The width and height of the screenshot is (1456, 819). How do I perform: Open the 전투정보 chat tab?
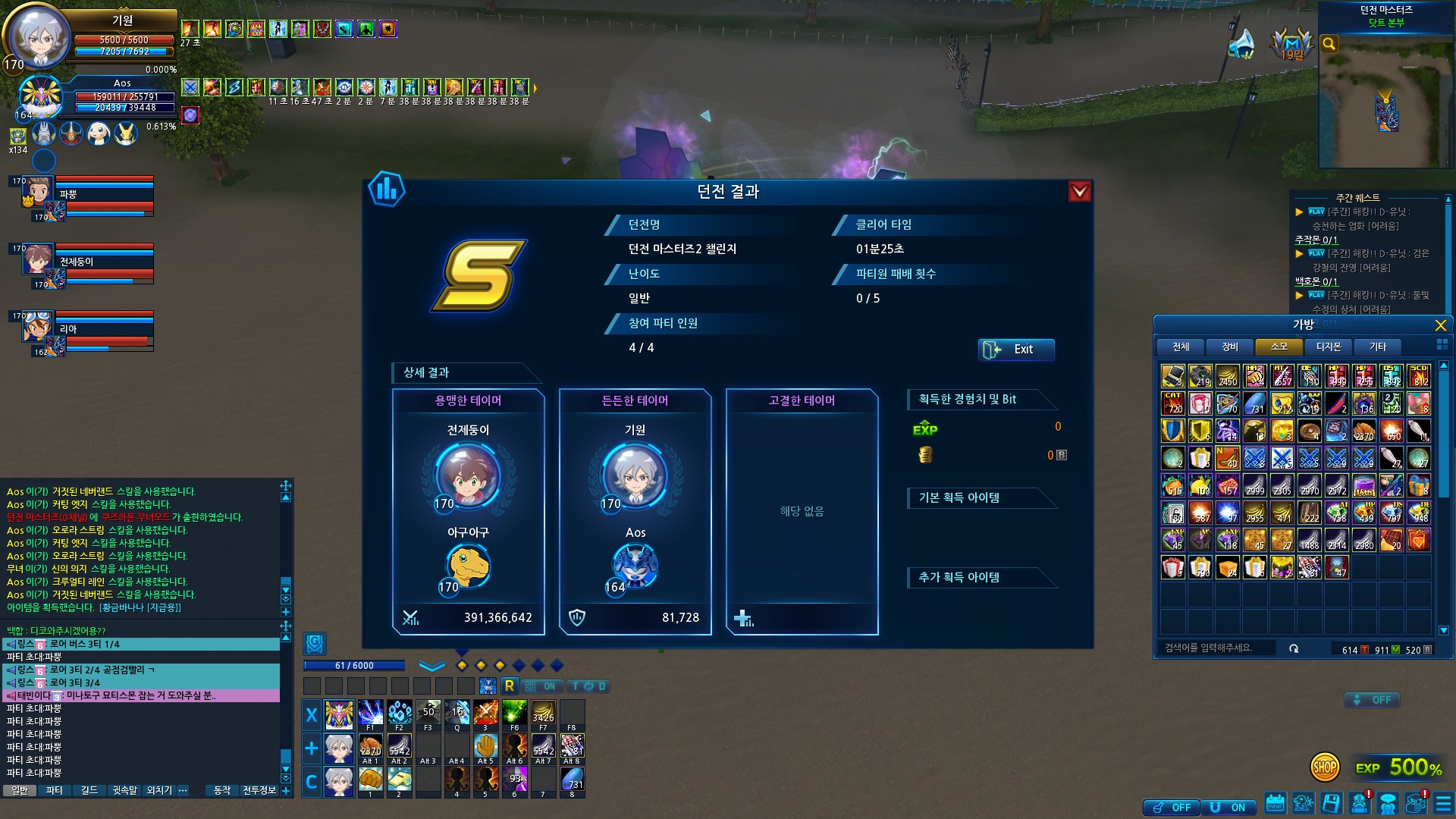[x=259, y=790]
